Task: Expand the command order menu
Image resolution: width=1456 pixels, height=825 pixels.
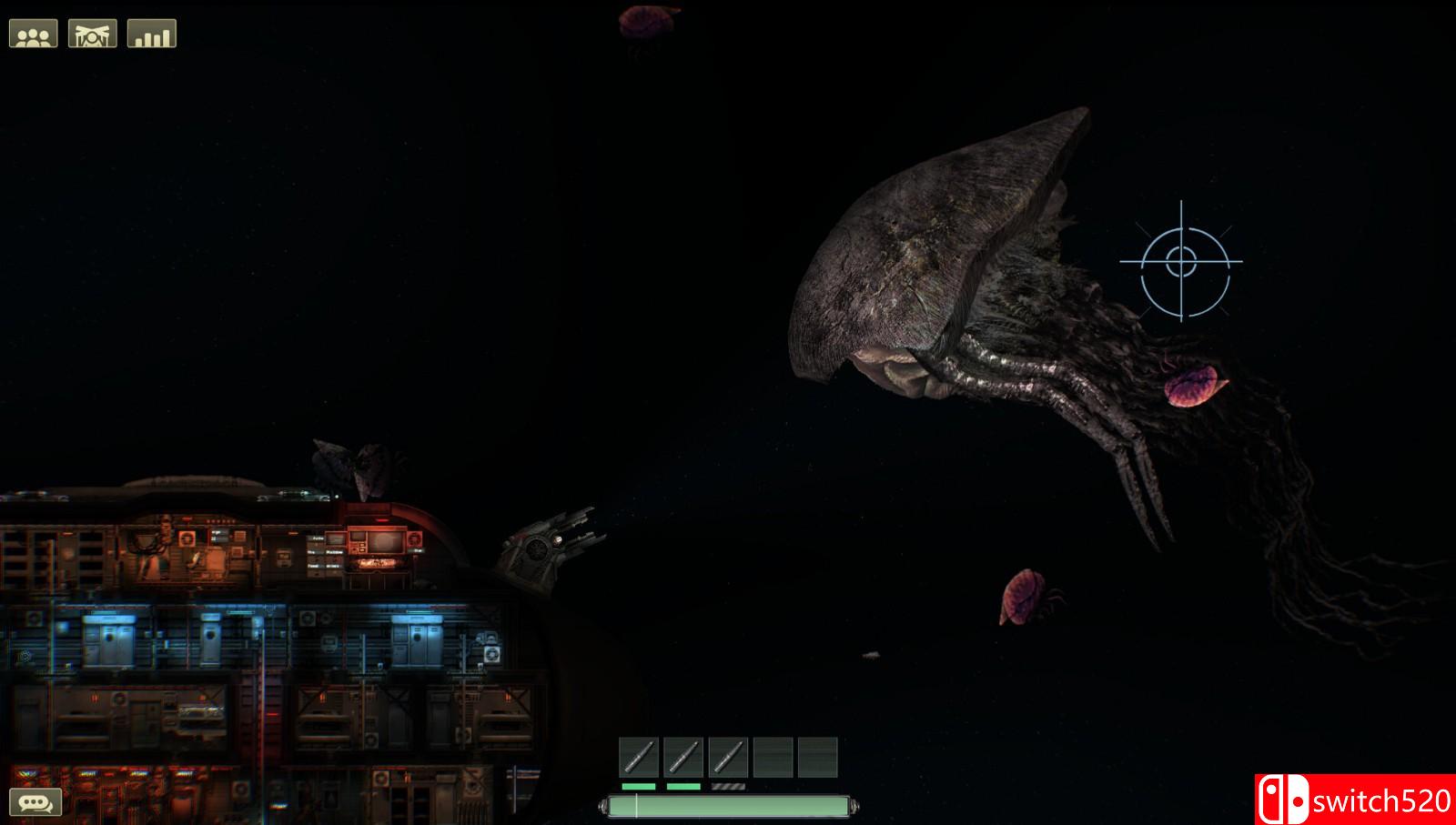Action: (91, 33)
